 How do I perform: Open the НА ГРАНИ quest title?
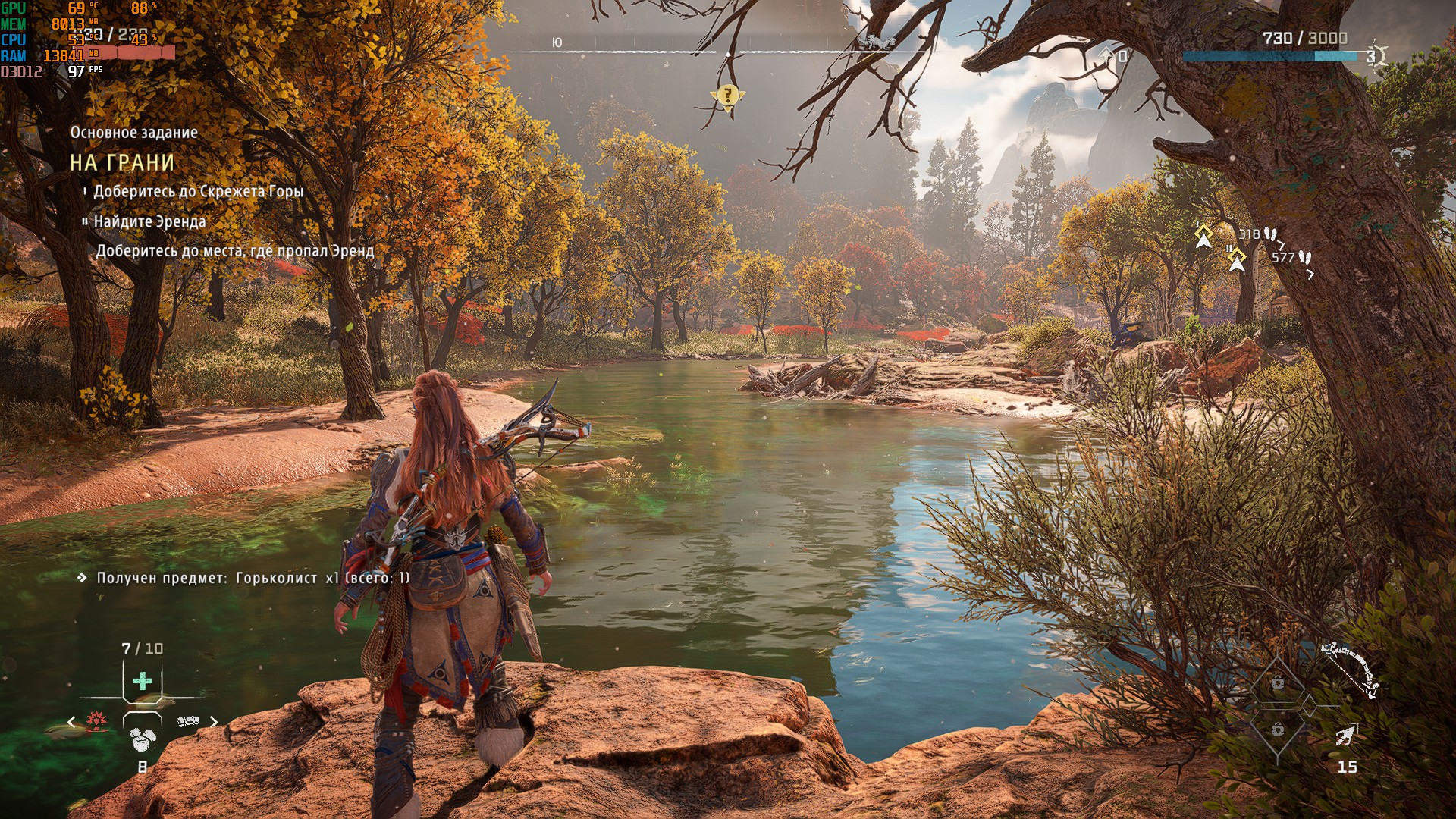(122, 162)
